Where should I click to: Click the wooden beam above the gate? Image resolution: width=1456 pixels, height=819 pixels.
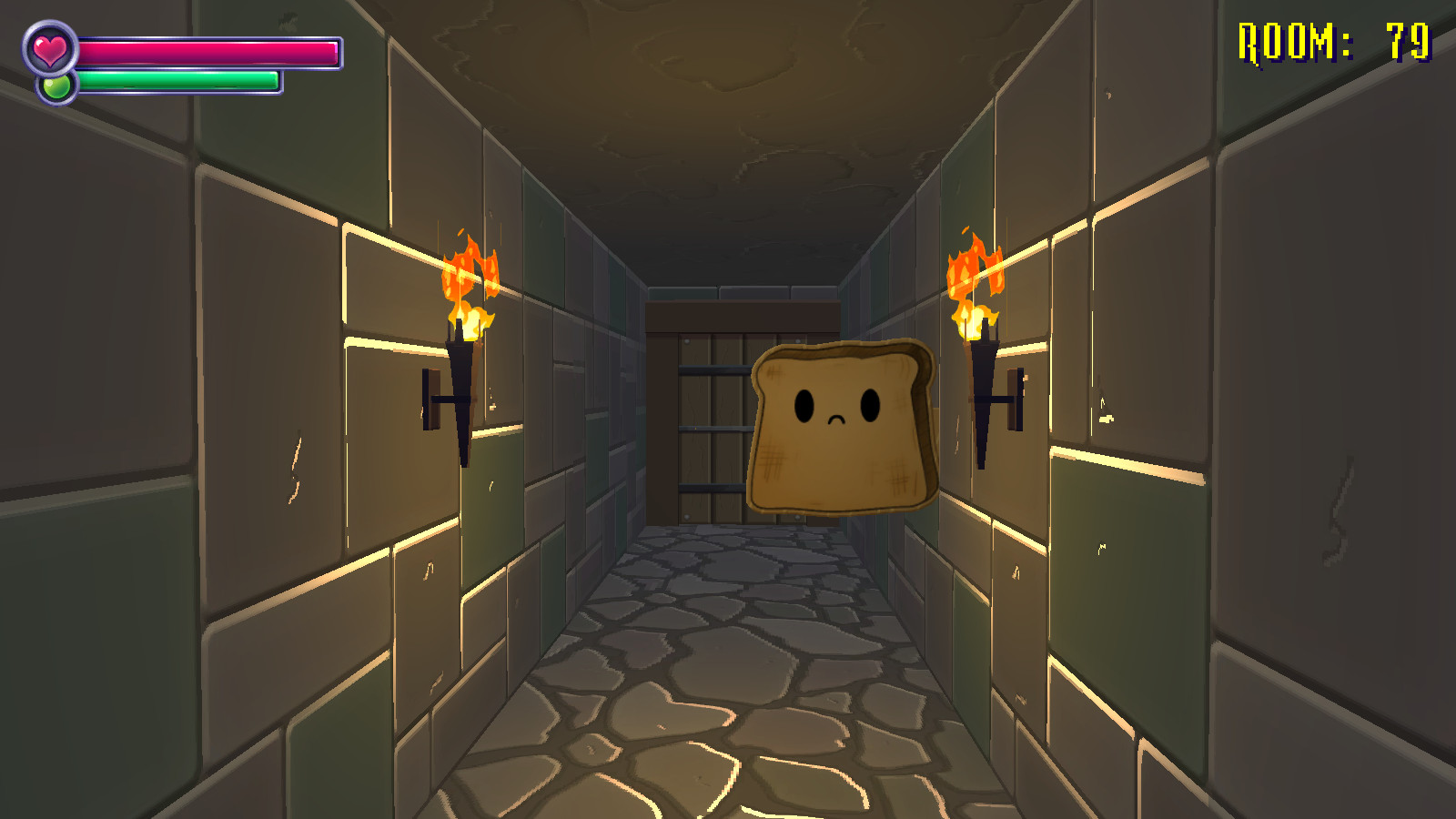[x=737, y=314]
